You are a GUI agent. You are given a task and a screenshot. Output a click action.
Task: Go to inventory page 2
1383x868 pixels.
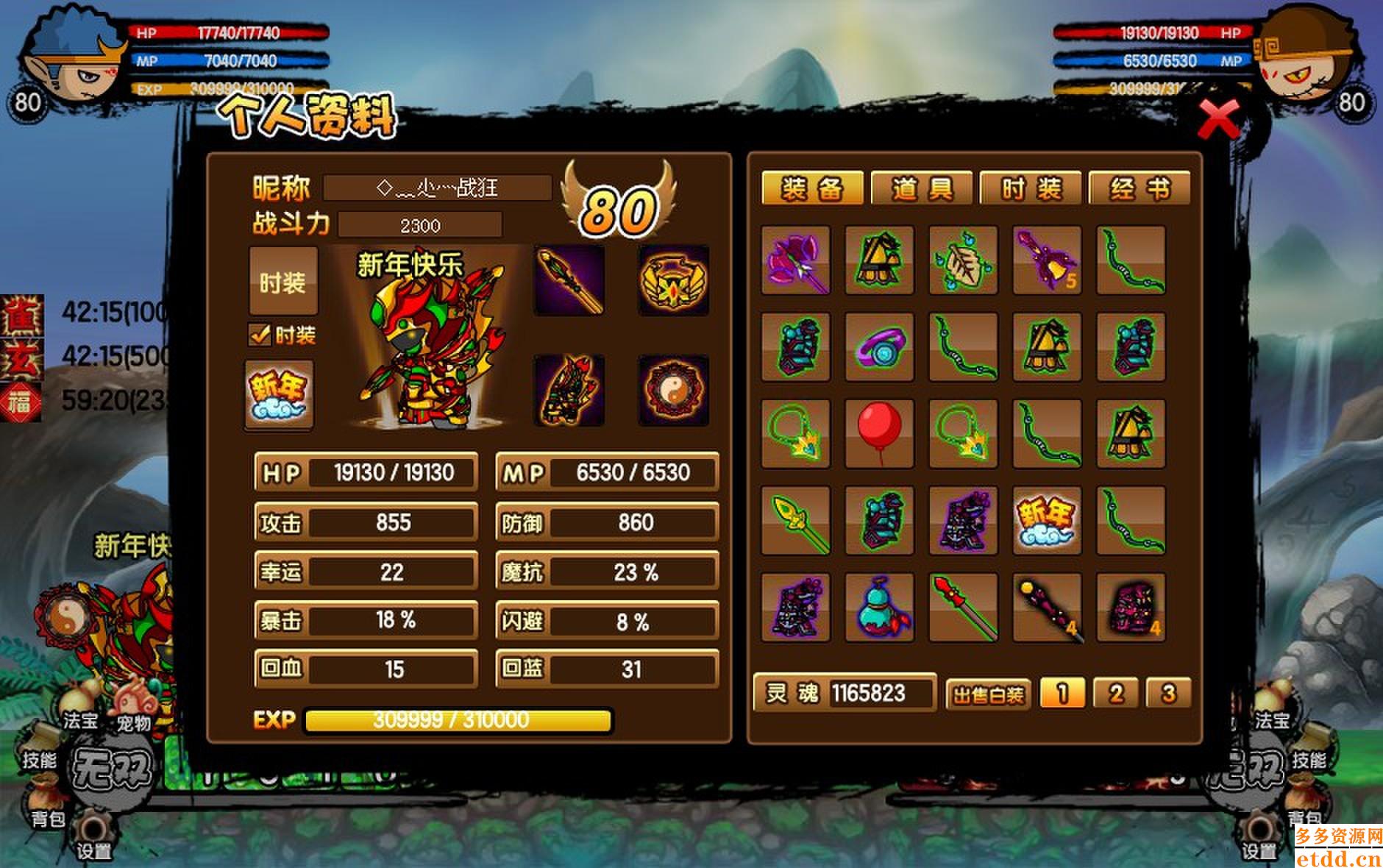pos(1115,693)
